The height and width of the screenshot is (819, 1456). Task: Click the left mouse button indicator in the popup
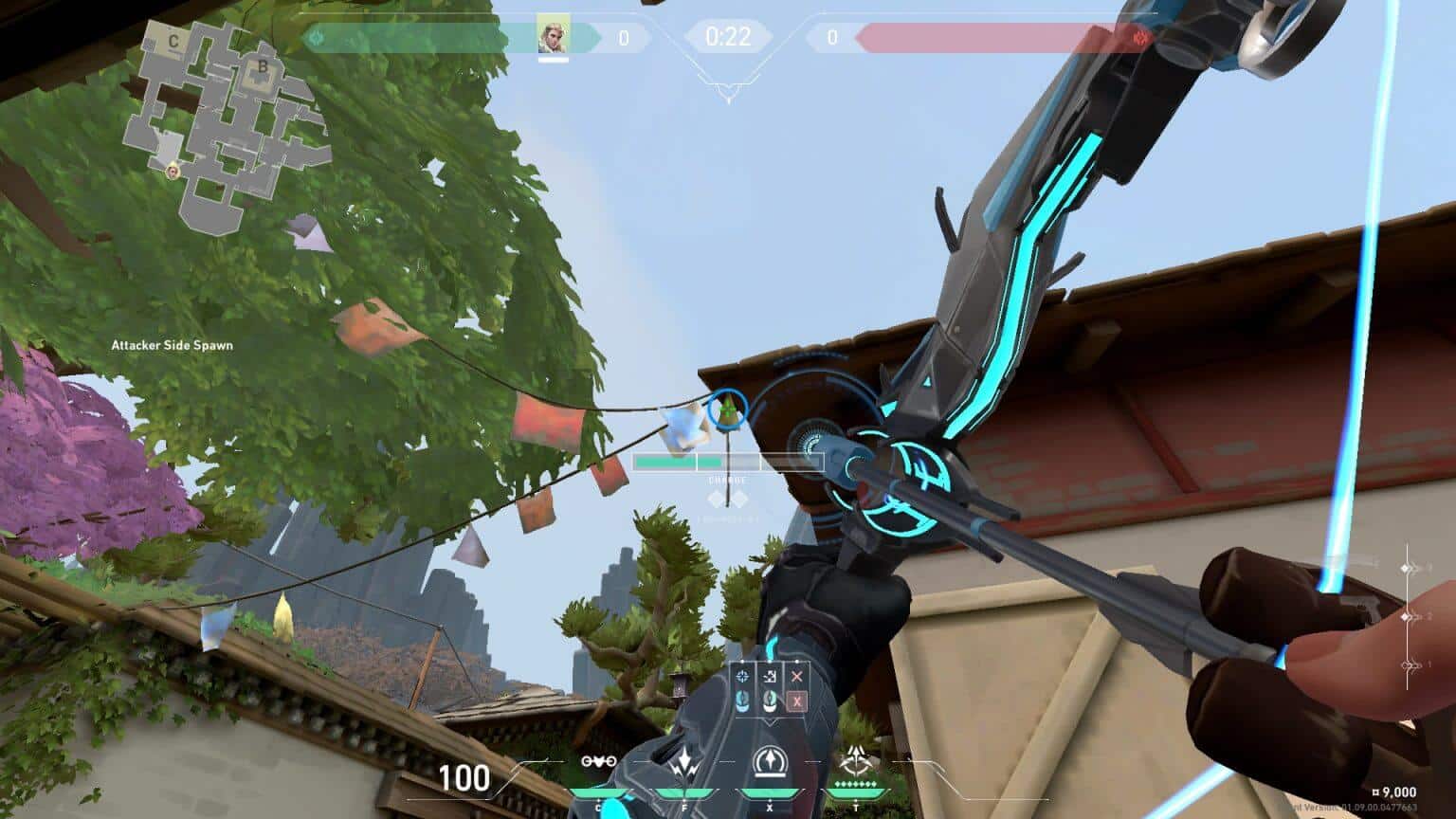coord(742,701)
